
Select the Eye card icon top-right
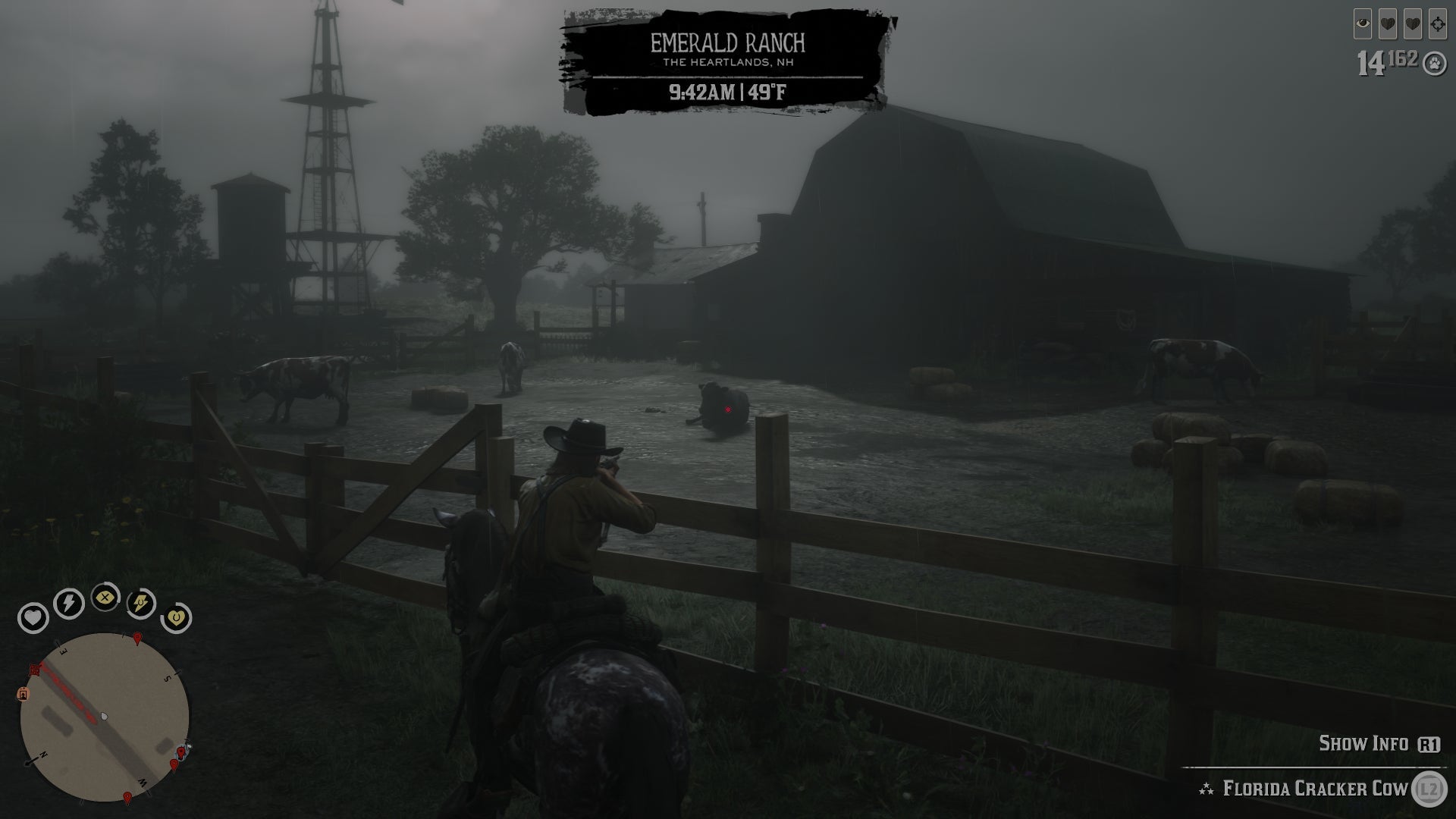tap(1363, 24)
